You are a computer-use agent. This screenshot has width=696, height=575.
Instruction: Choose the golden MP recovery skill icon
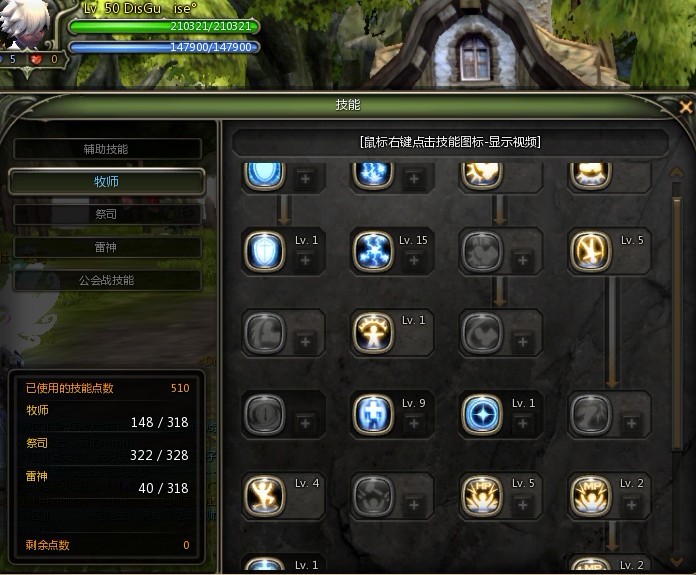[x=590, y=495]
